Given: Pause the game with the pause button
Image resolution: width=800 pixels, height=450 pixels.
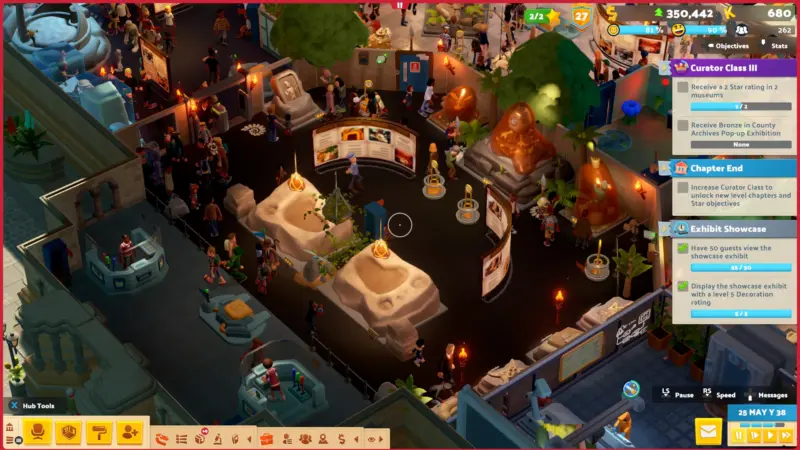Looking at the screenshot, I should pyautogui.click(x=738, y=436).
